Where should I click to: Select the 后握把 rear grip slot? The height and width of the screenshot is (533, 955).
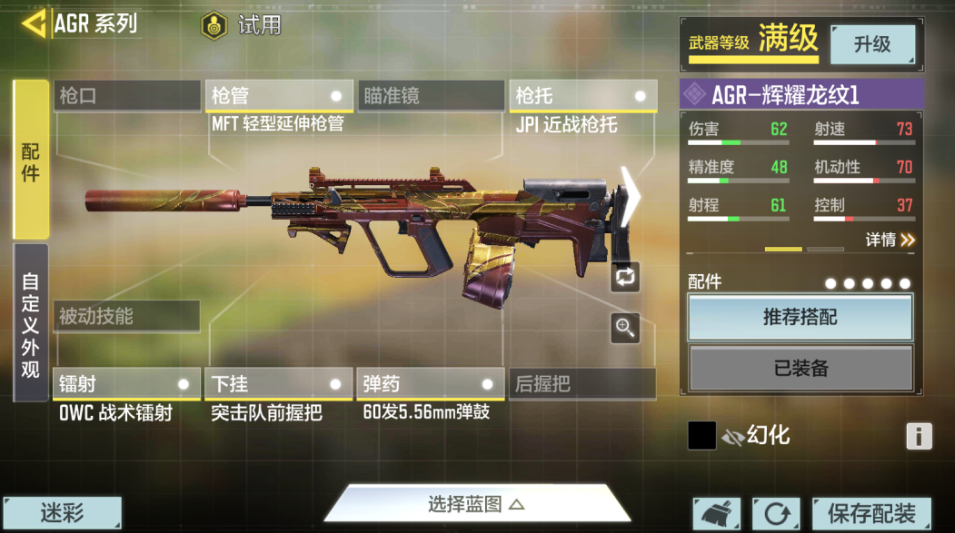click(583, 384)
